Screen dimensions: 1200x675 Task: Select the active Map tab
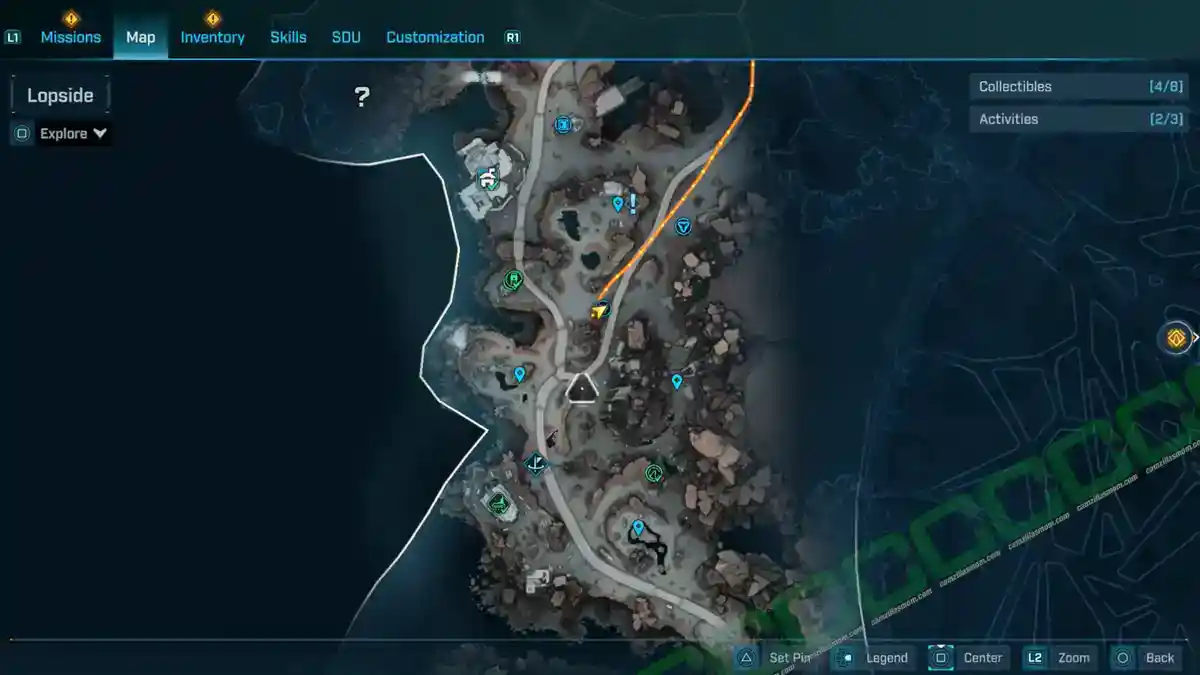(x=140, y=37)
